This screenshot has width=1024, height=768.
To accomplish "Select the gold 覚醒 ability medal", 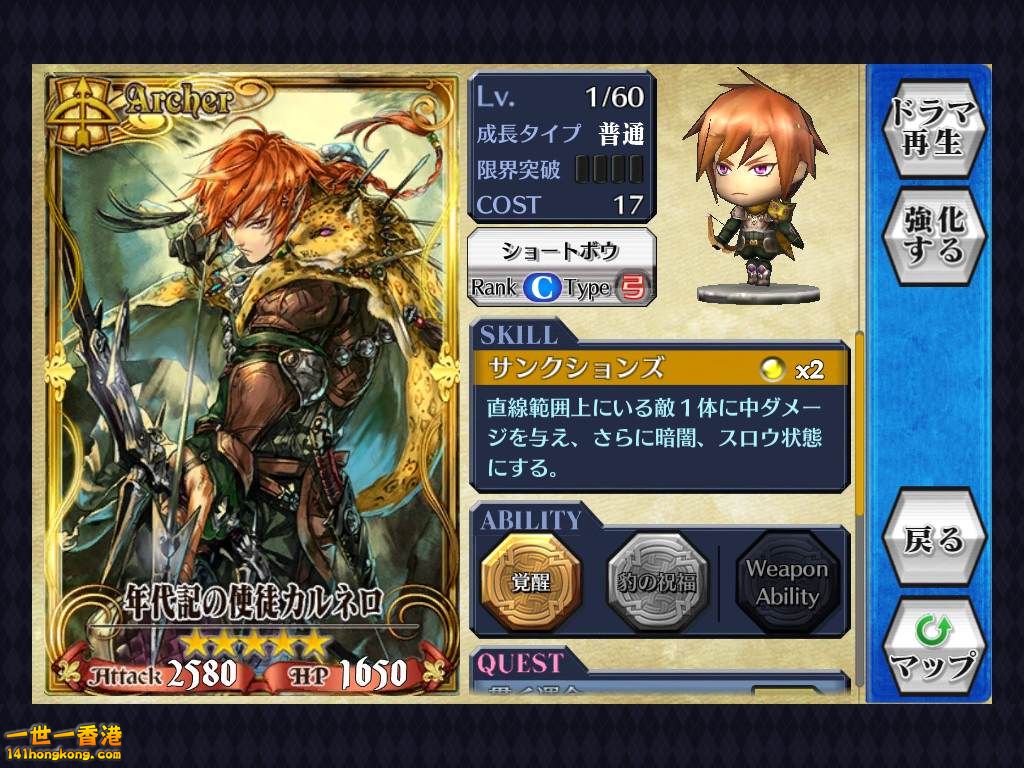I will tap(531, 582).
